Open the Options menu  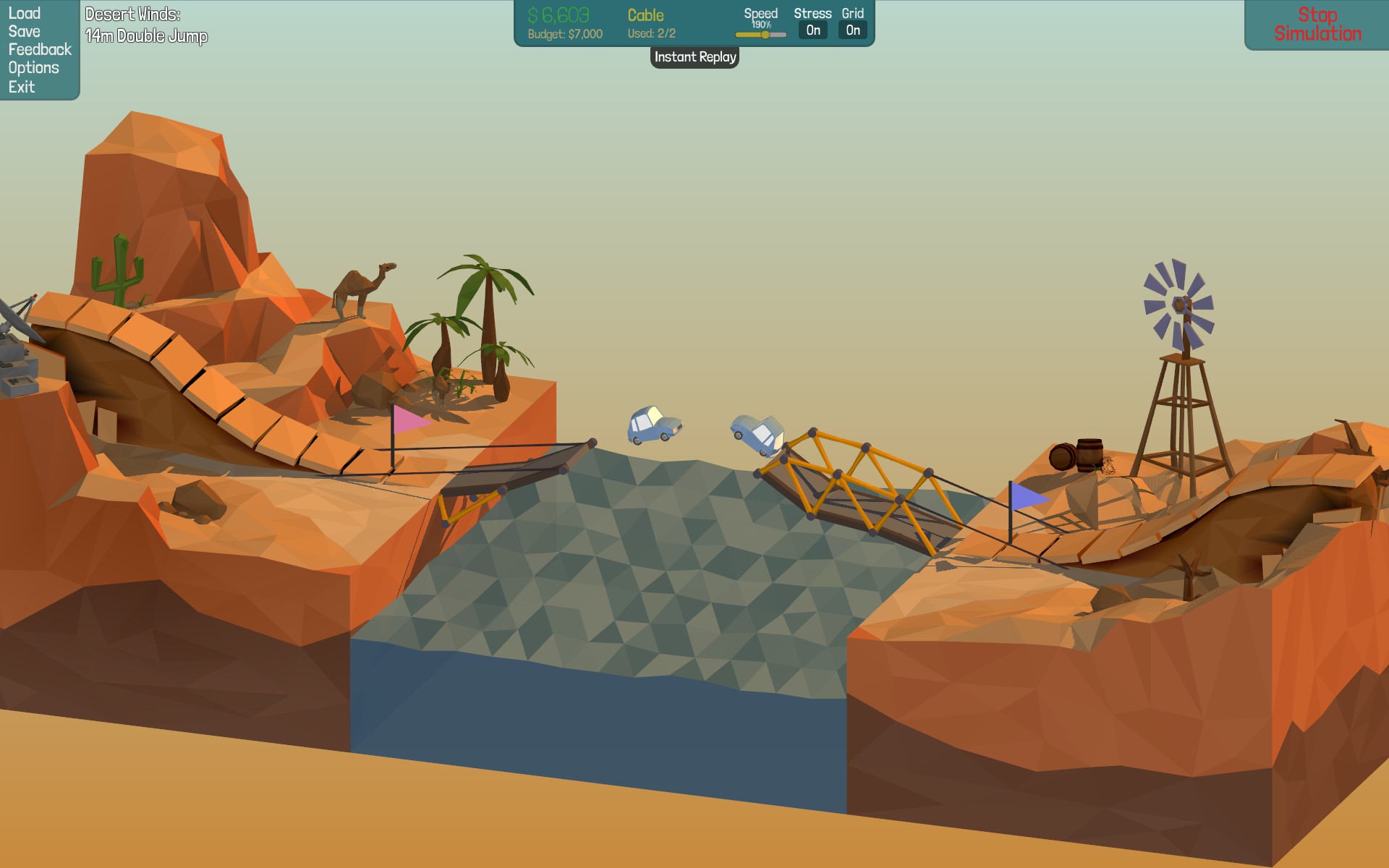click(33, 68)
